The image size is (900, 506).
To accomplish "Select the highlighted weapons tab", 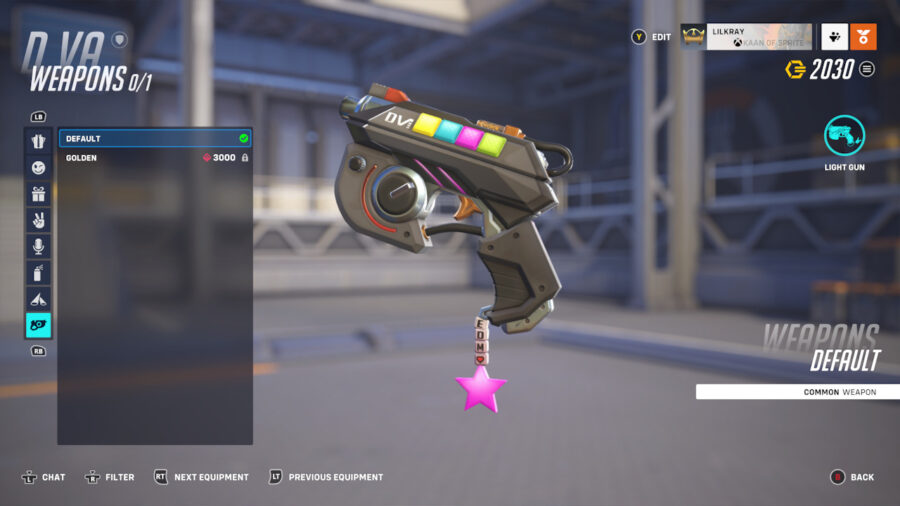I will (38, 325).
